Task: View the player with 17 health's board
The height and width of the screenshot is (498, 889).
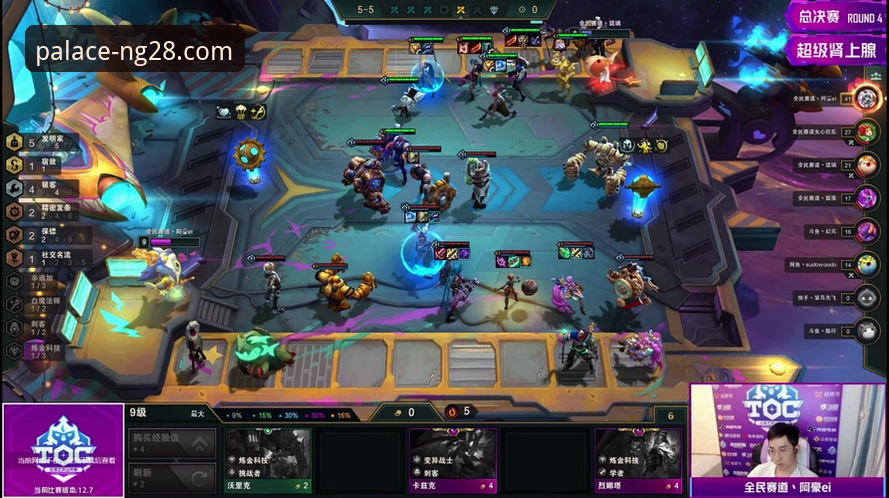Action: tap(866, 198)
